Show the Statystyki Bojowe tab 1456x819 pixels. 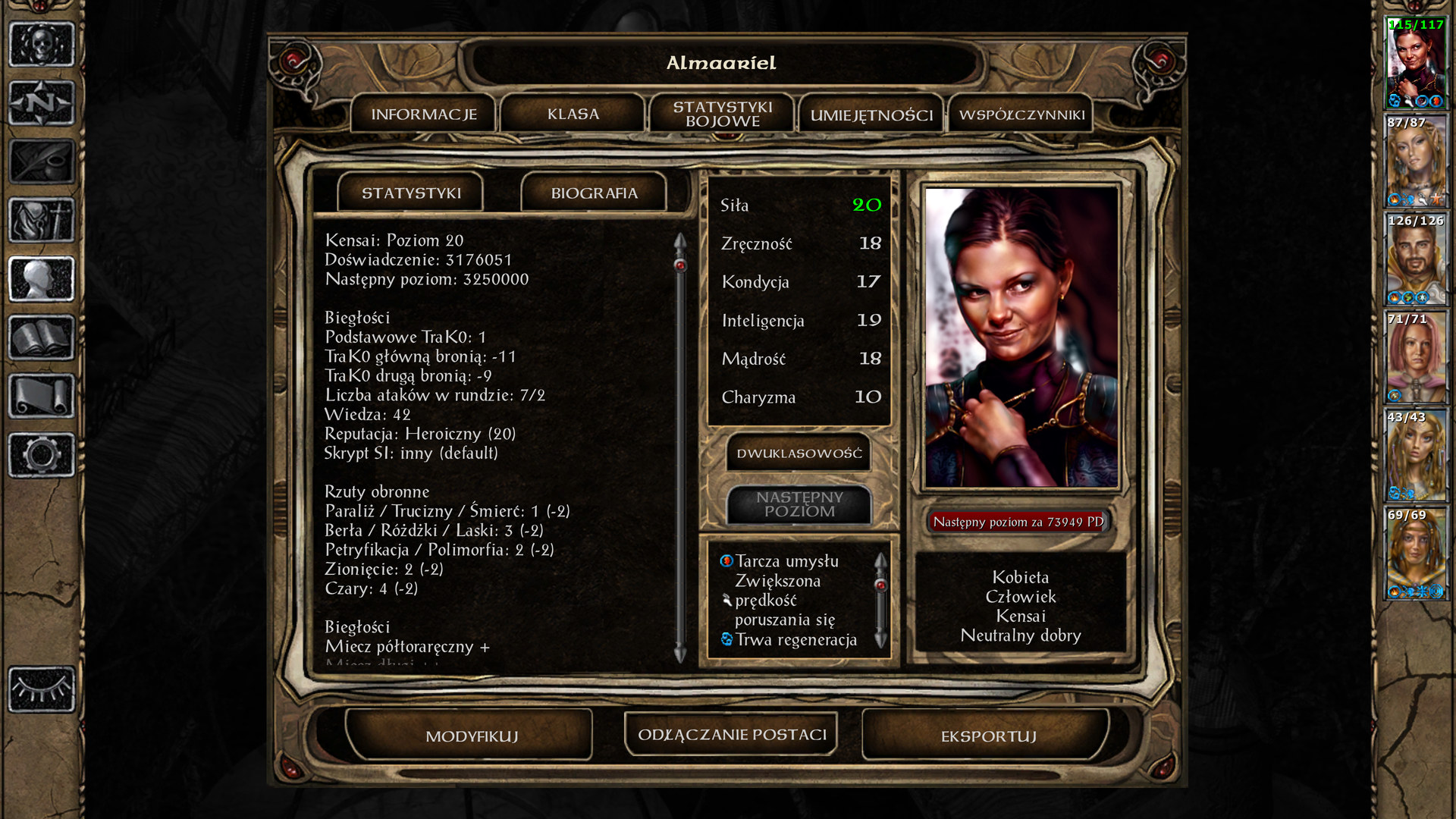coord(722,115)
